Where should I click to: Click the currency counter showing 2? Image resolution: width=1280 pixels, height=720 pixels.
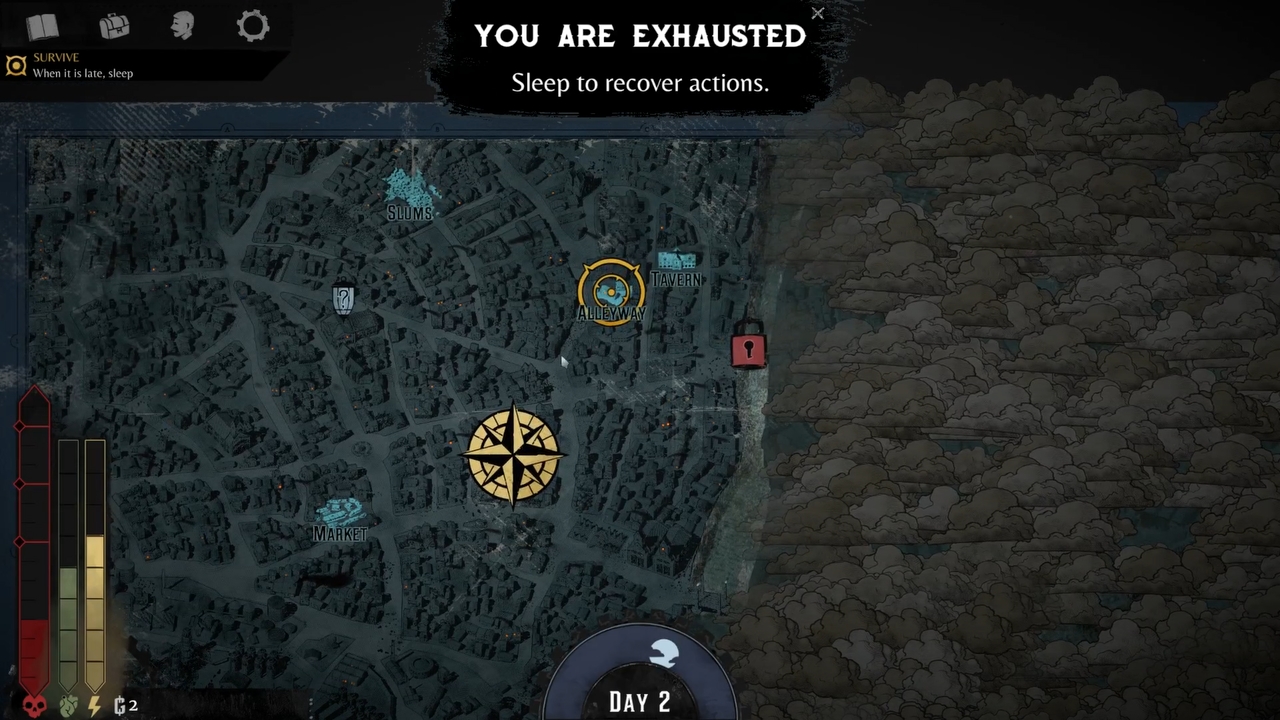coord(125,705)
